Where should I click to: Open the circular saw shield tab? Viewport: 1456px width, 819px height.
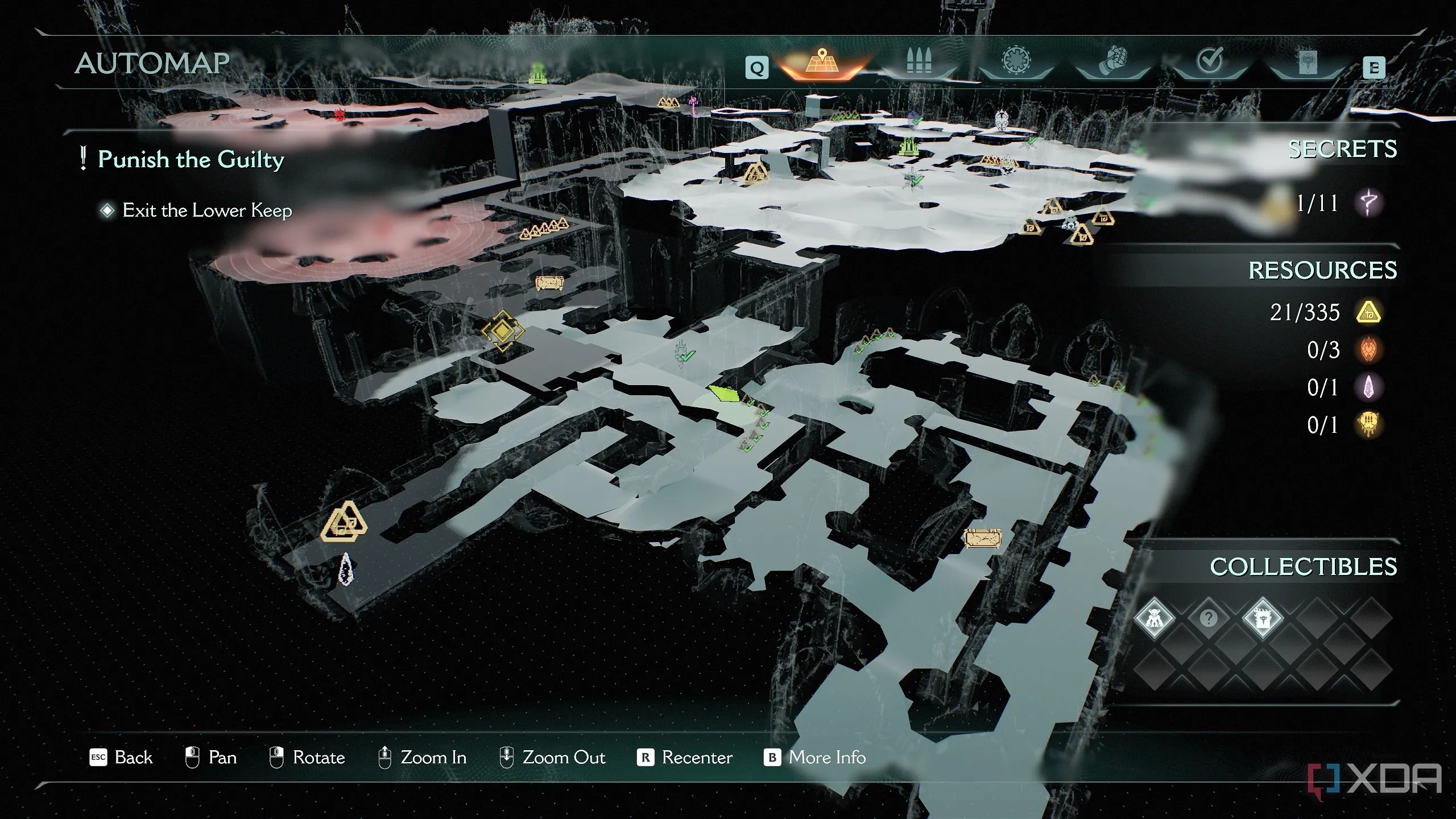(1016, 61)
